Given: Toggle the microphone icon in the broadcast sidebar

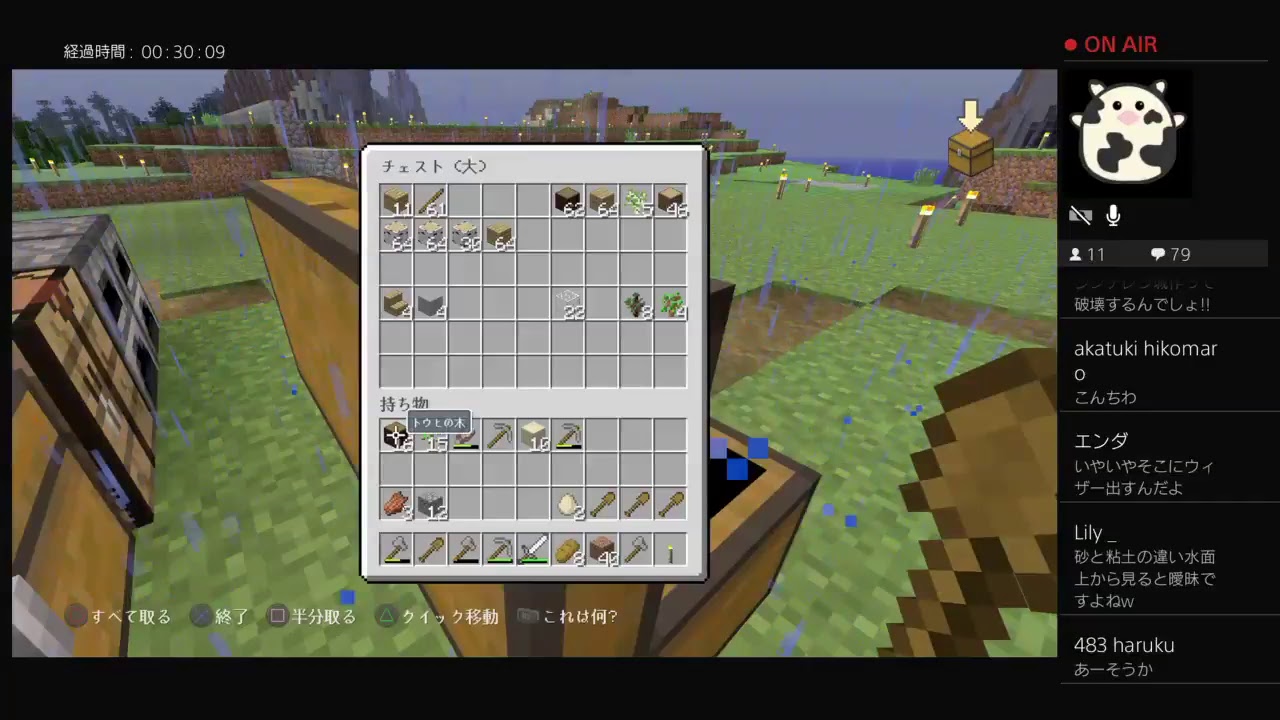Looking at the screenshot, I should pyautogui.click(x=1112, y=215).
